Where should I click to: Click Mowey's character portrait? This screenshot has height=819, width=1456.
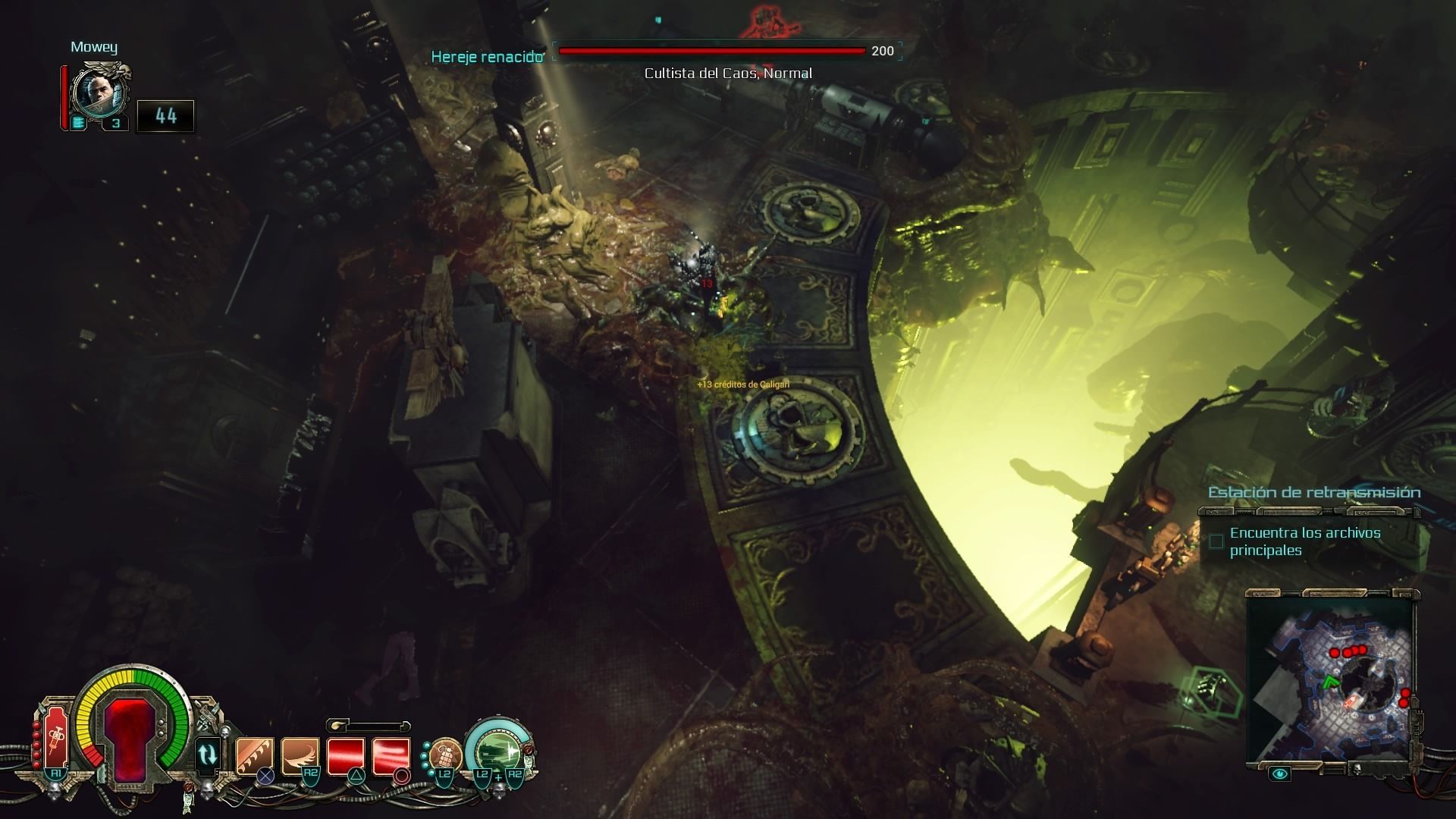coord(97,91)
